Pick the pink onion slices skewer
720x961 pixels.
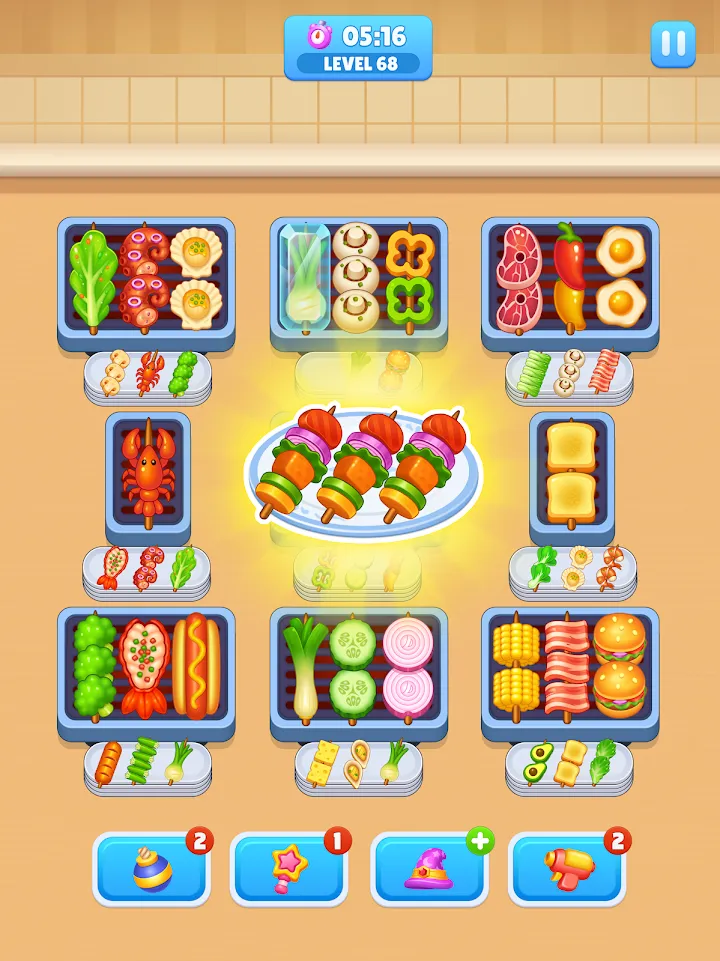(407, 664)
